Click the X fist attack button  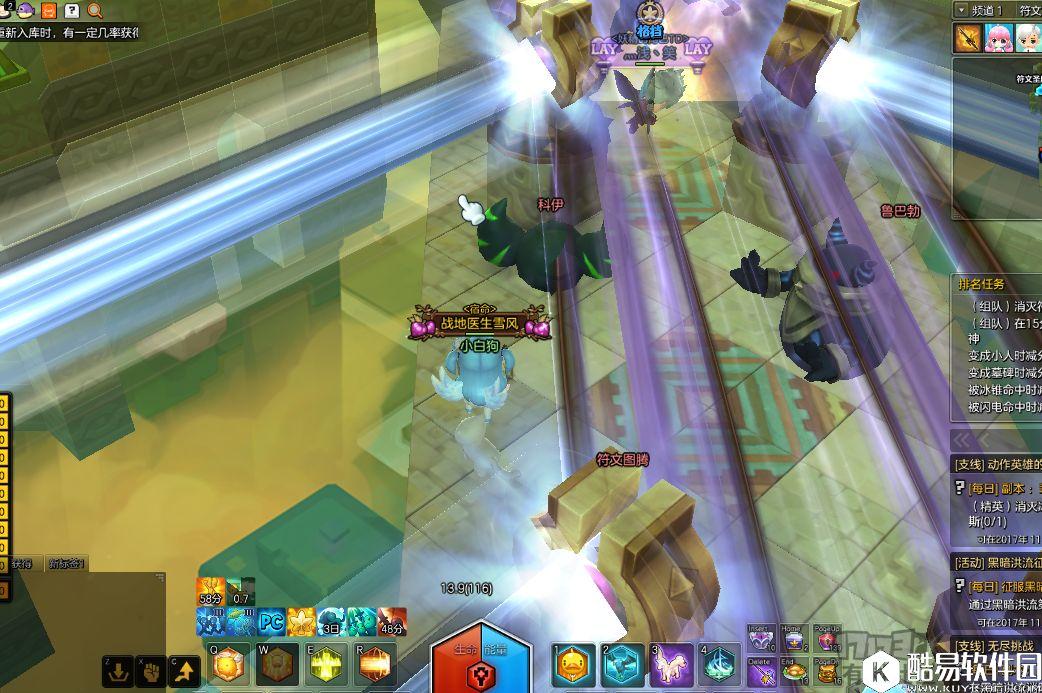(x=151, y=671)
